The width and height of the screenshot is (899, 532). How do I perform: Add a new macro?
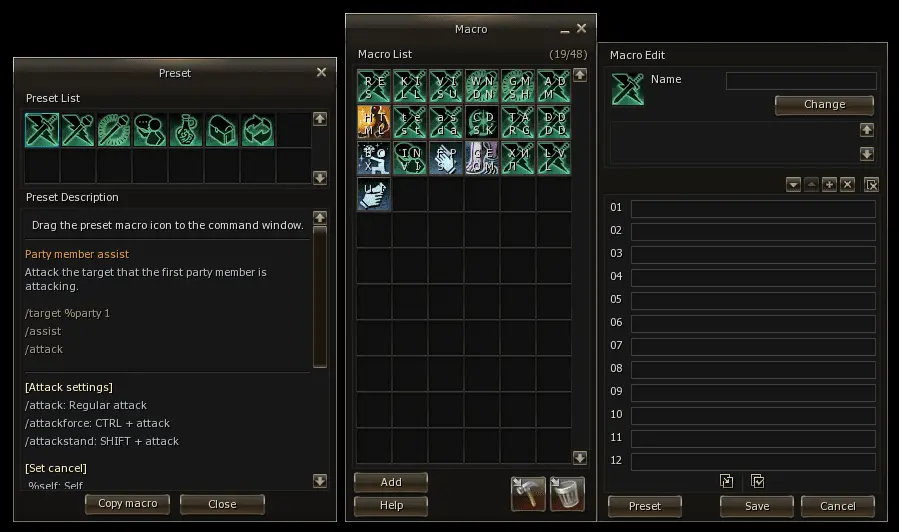(391, 482)
